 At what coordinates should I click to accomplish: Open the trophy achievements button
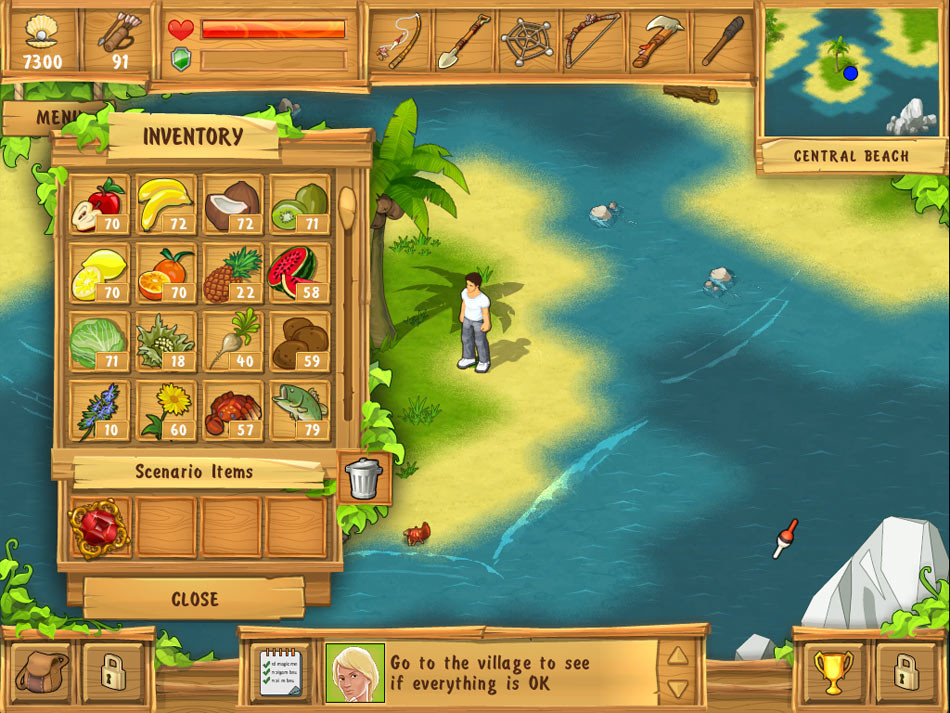coord(833,671)
